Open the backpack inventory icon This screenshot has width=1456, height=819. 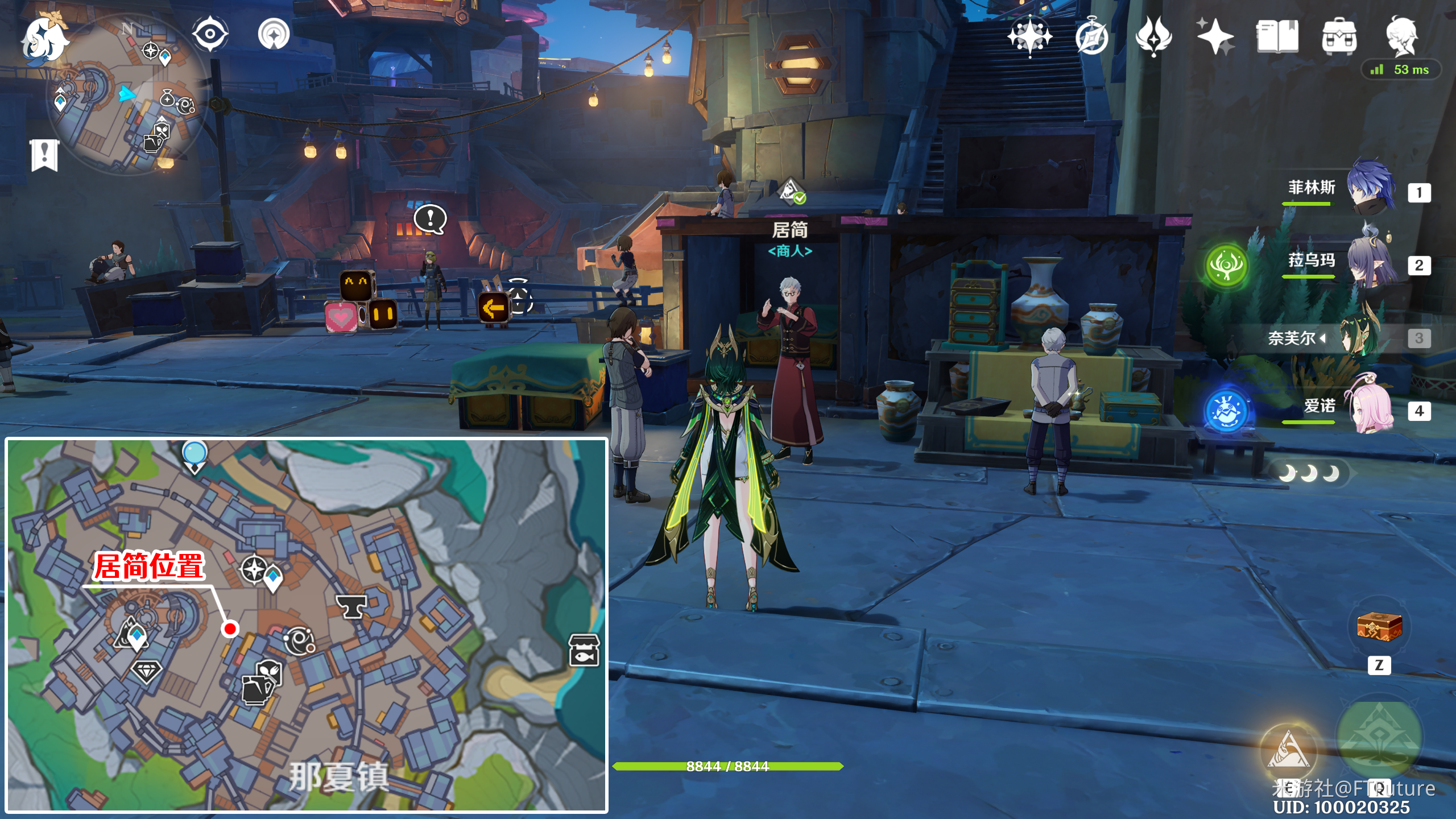click(x=1339, y=37)
